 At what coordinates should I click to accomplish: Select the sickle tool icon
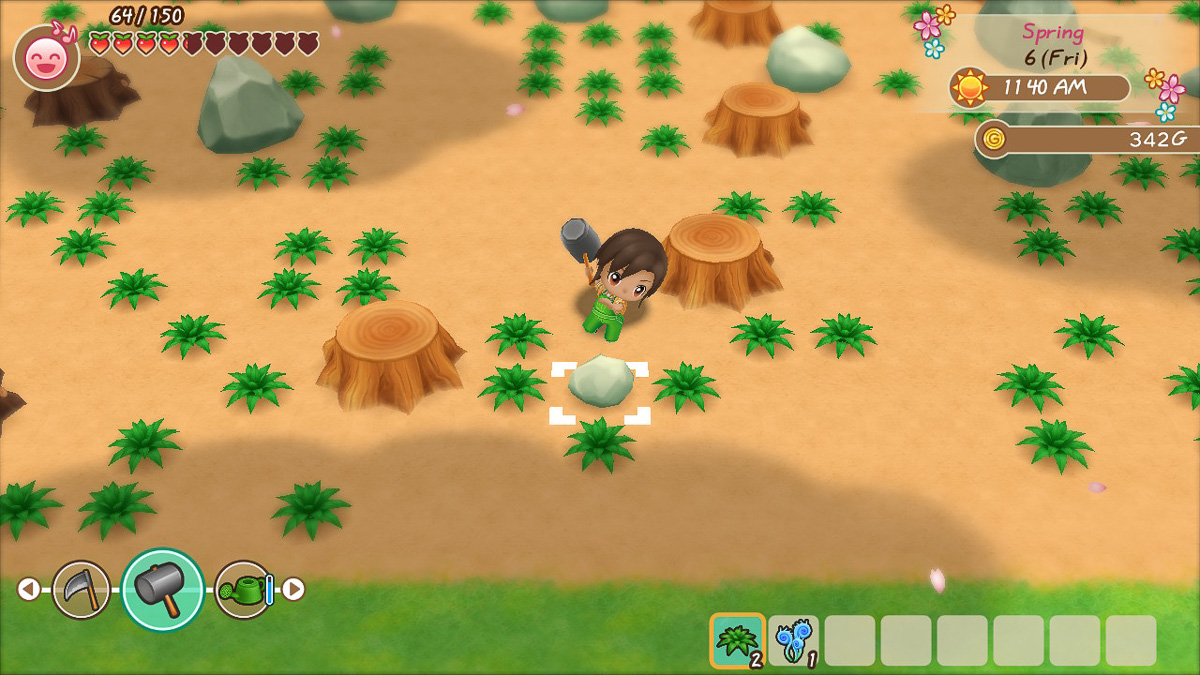(81, 589)
